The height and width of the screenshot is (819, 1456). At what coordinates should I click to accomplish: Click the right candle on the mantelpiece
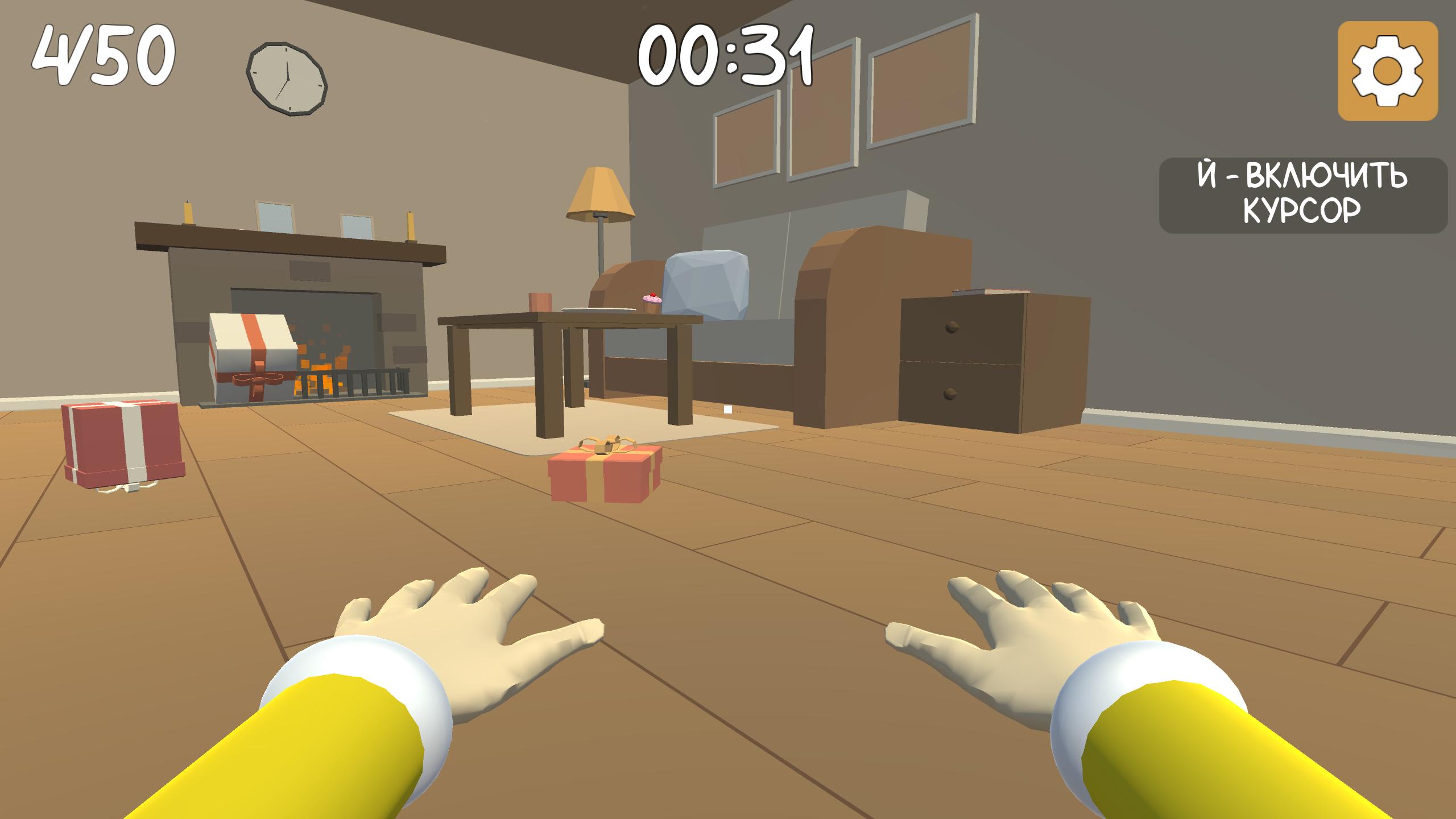pyautogui.click(x=409, y=227)
